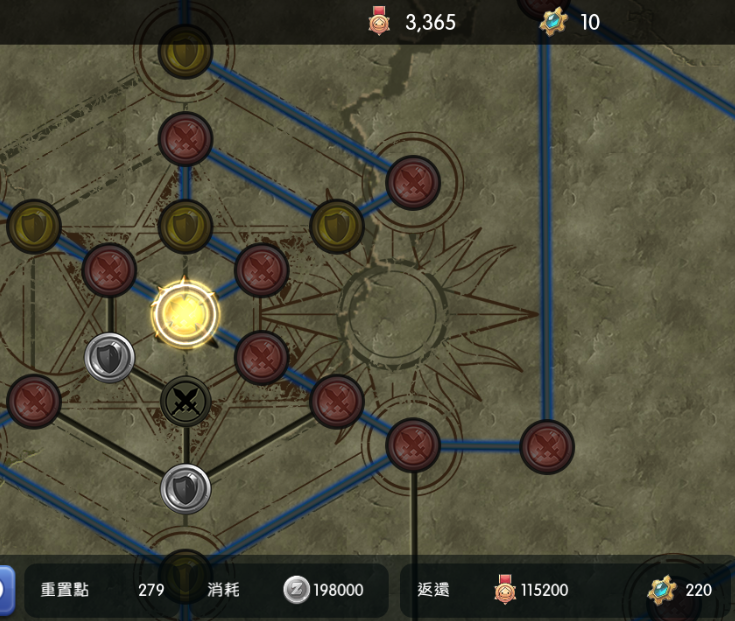This screenshot has width=735, height=621.
Task: Choose the dark green crossed-swords rune node
Action: click(185, 402)
